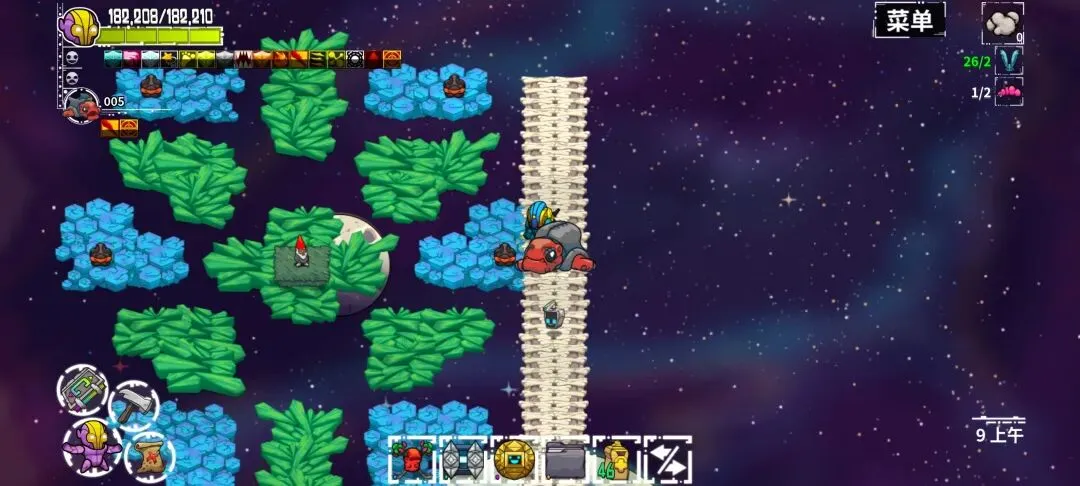Click the player helmet portrait
Viewport: 1080px width, 486px height.
coord(78,26)
